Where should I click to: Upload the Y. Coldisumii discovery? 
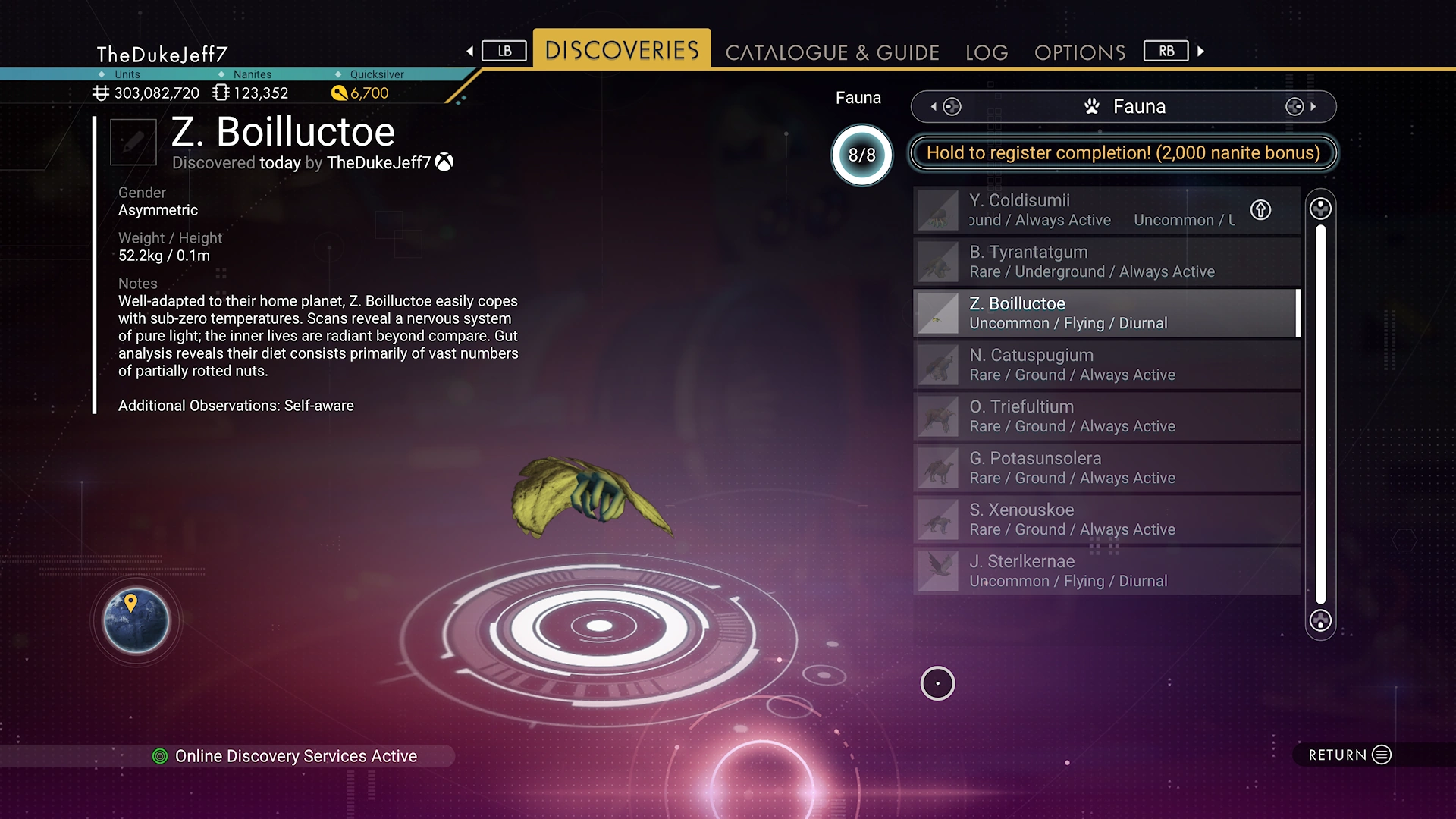pos(1260,210)
